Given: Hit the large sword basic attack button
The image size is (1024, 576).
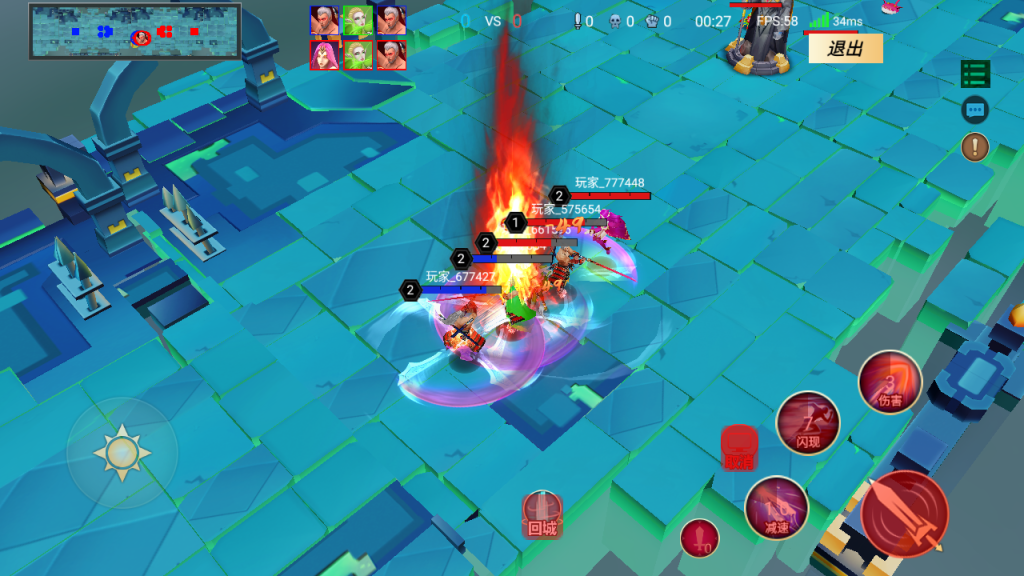Looking at the screenshot, I should pos(905,514).
